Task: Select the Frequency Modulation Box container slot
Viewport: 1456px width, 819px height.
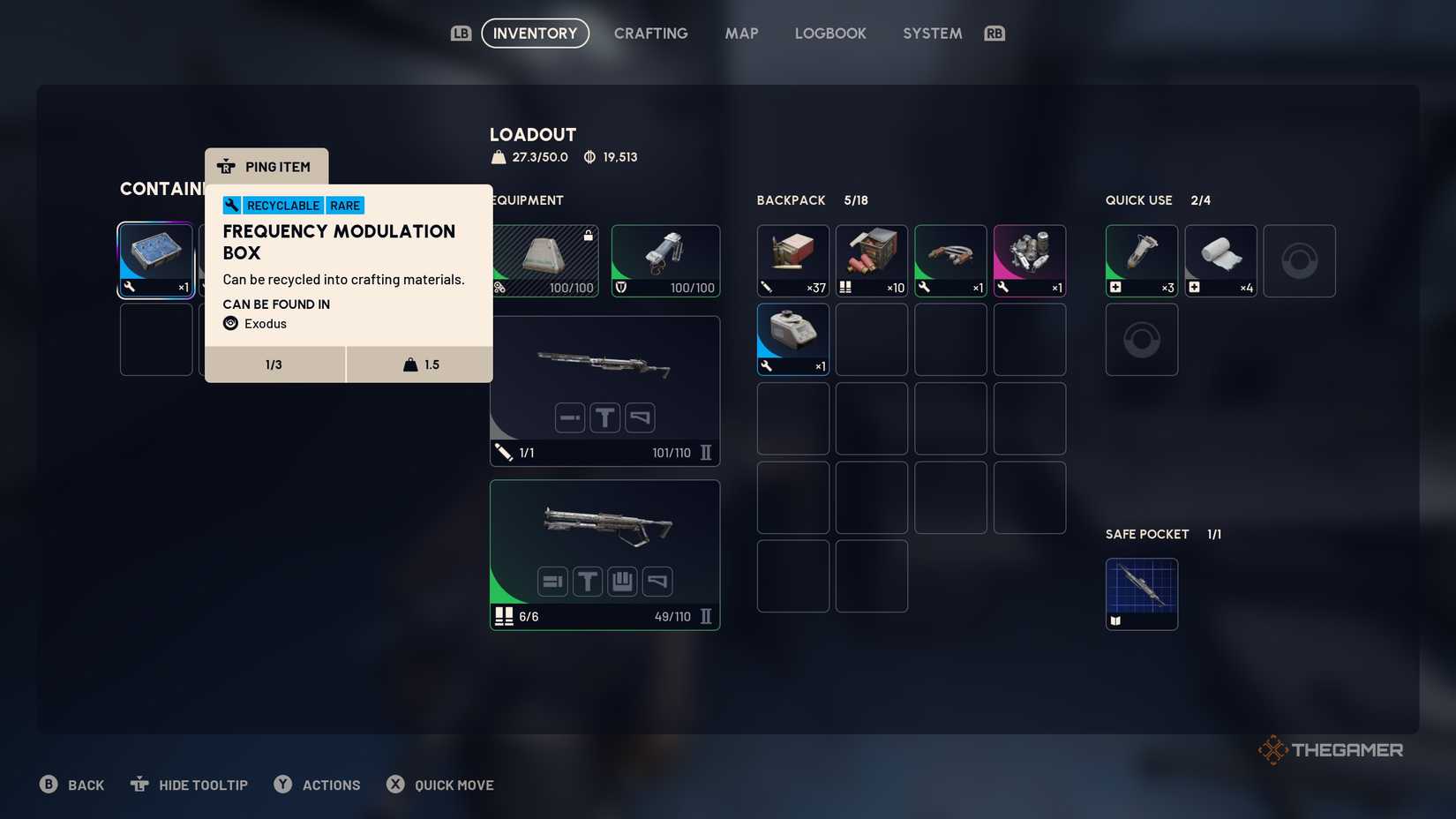Action: [x=156, y=260]
